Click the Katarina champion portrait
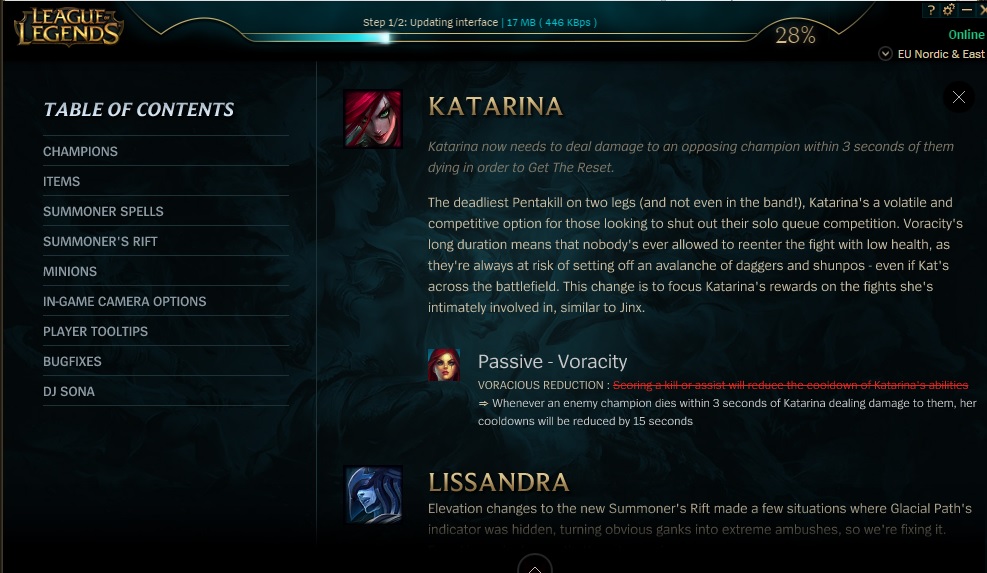987x573 pixels. pos(373,119)
